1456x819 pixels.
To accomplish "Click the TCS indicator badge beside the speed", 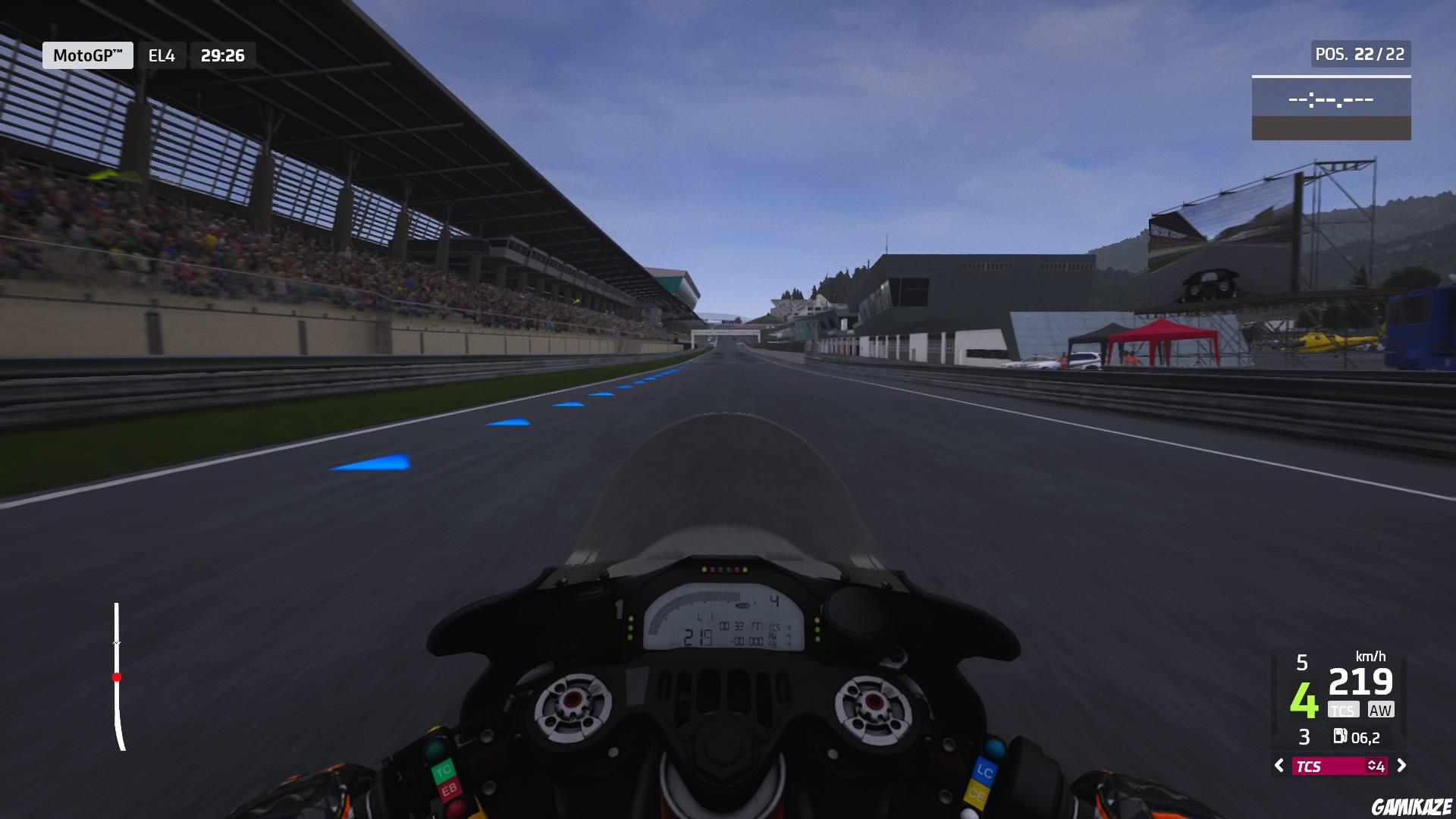I will coord(1343,709).
